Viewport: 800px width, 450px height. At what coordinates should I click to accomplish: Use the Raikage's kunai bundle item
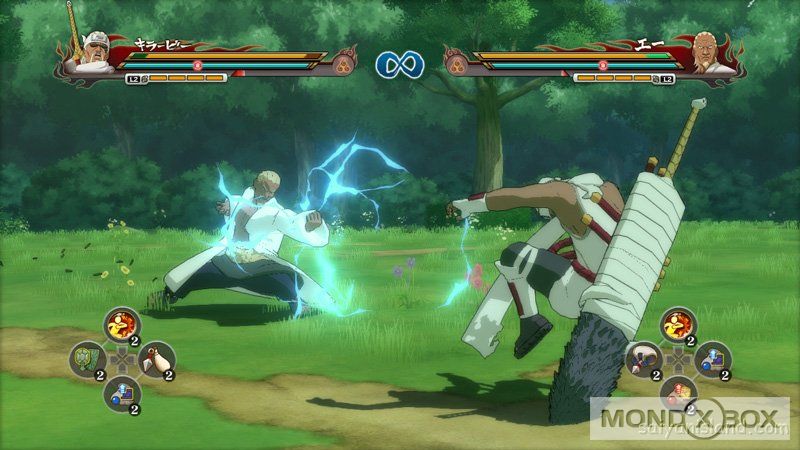coord(644,358)
